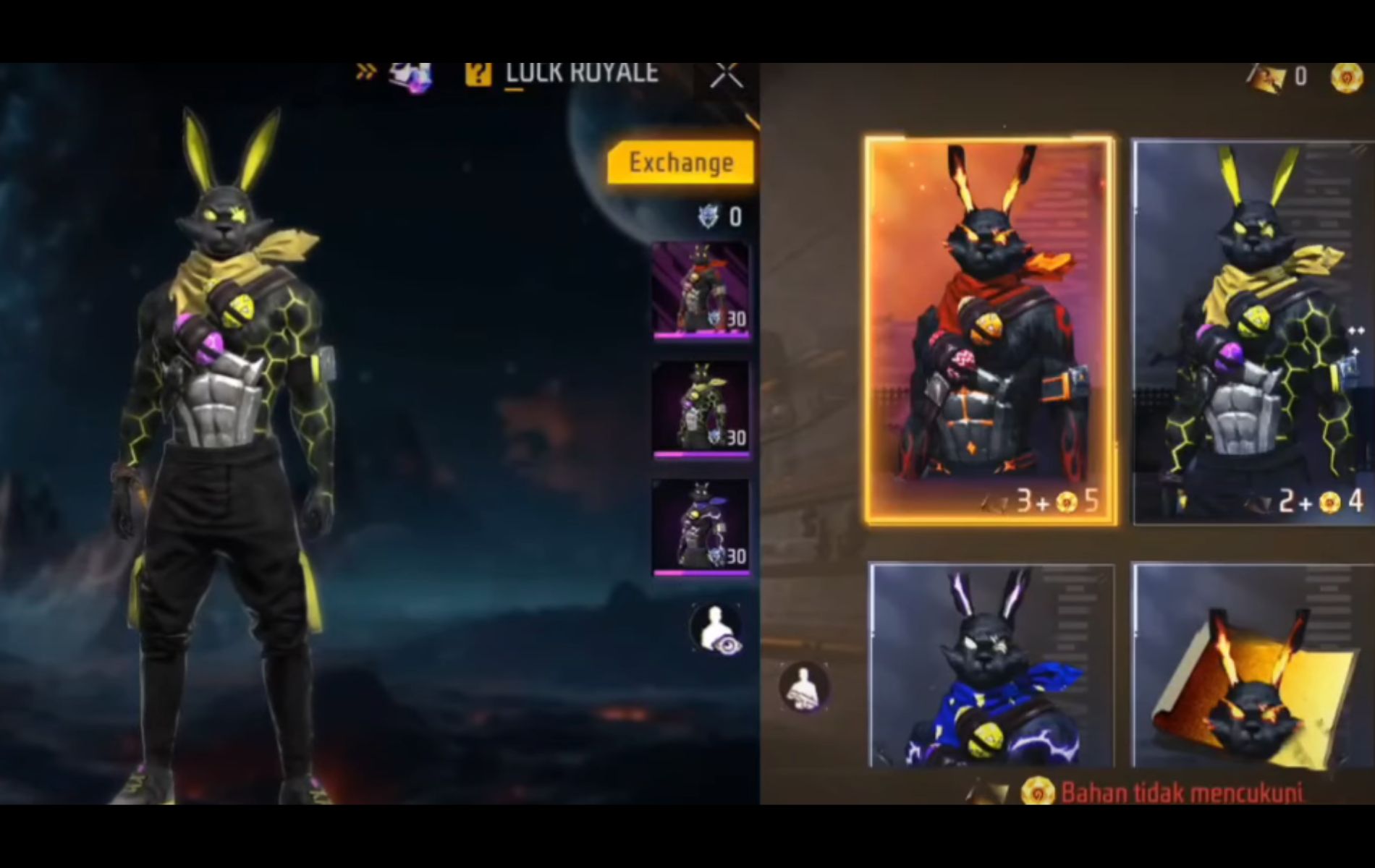1375x868 pixels.
Task: Open the Exchange tab
Action: pos(681,162)
